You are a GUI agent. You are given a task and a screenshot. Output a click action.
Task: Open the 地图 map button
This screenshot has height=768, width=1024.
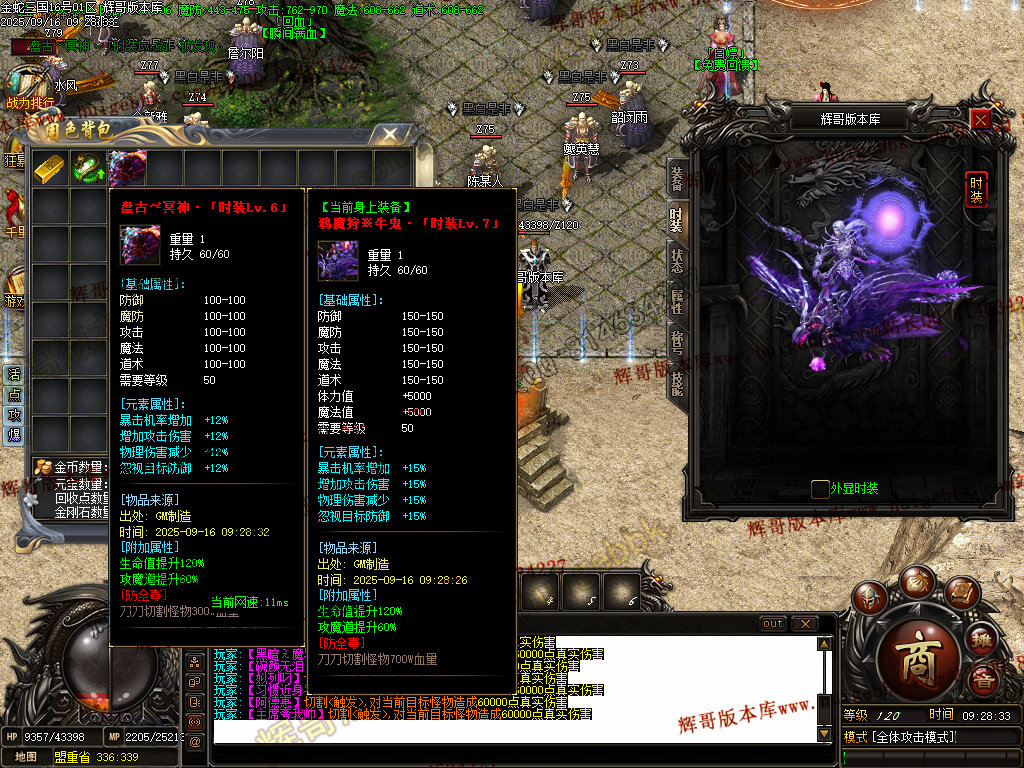27,757
